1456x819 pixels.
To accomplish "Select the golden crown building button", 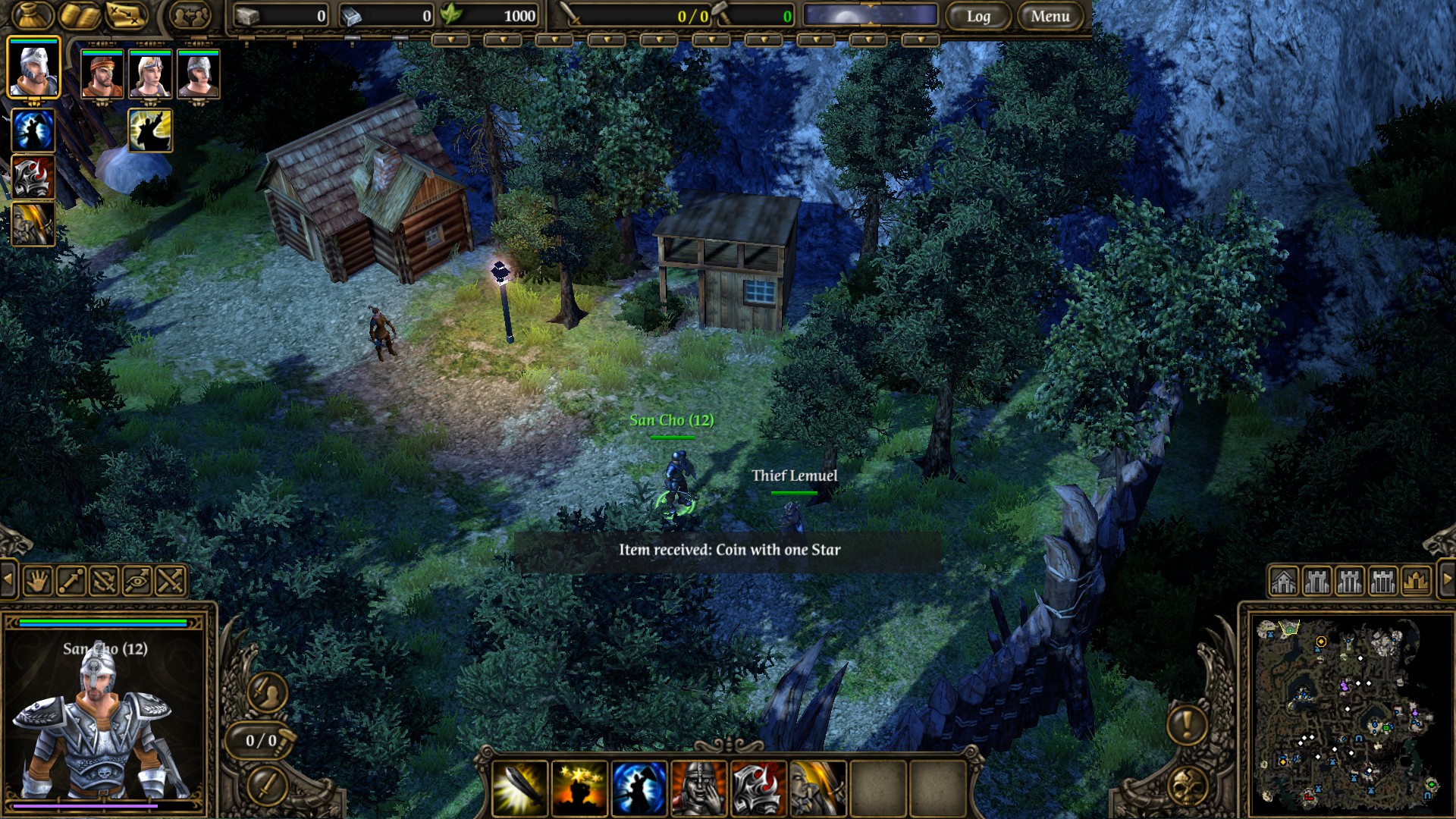I will click(x=1416, y=582).
